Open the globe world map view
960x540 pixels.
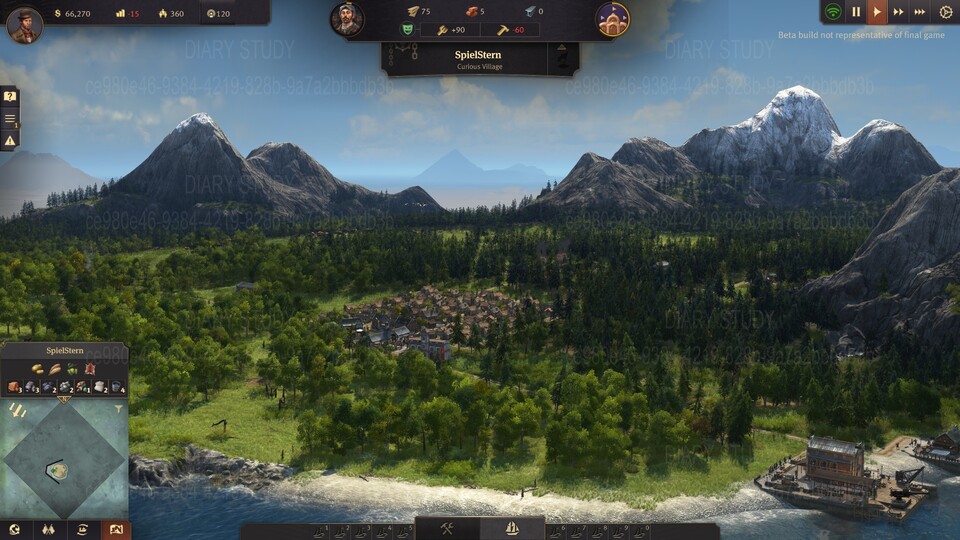pos(15,530)
